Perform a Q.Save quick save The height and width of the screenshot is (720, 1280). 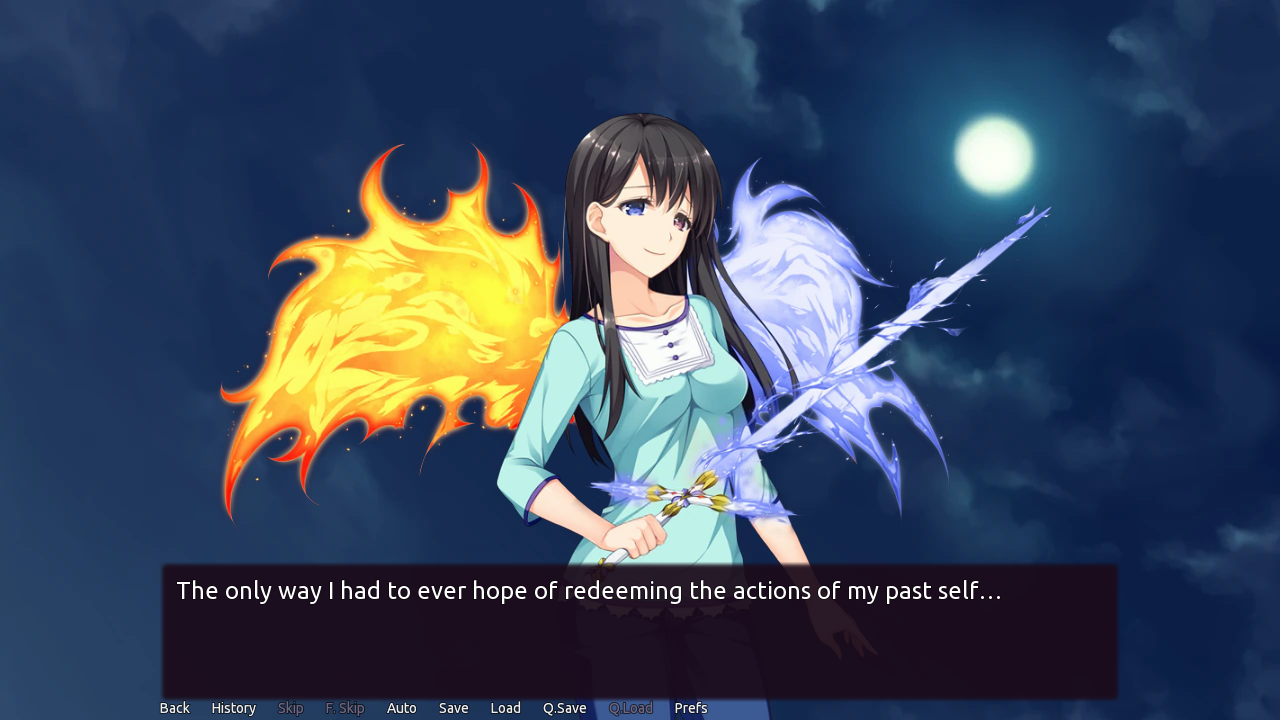(564, 707)
